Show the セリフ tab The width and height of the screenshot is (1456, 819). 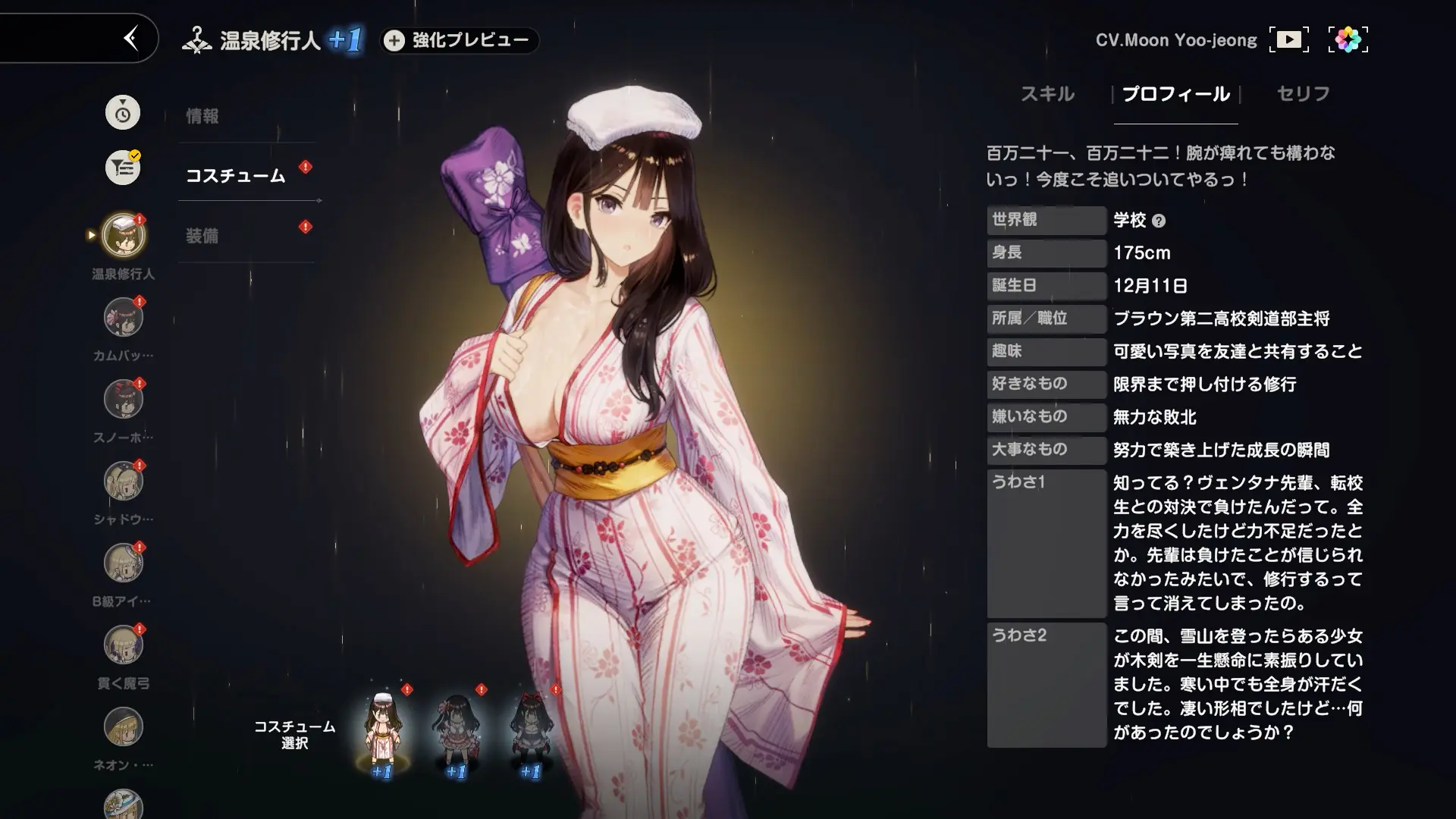(x=1303, y=94)
